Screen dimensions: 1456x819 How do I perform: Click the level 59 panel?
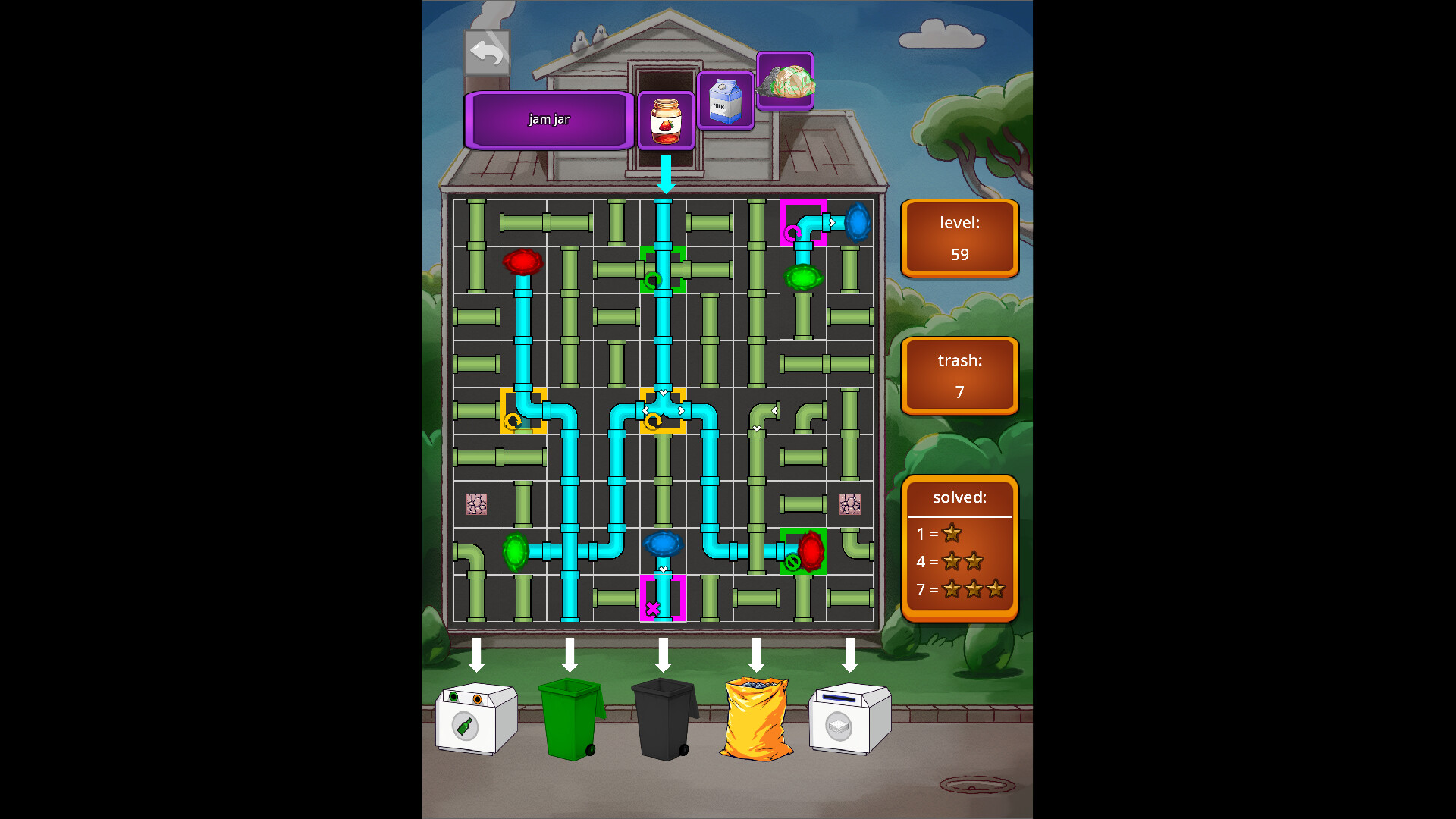(960, 237)
